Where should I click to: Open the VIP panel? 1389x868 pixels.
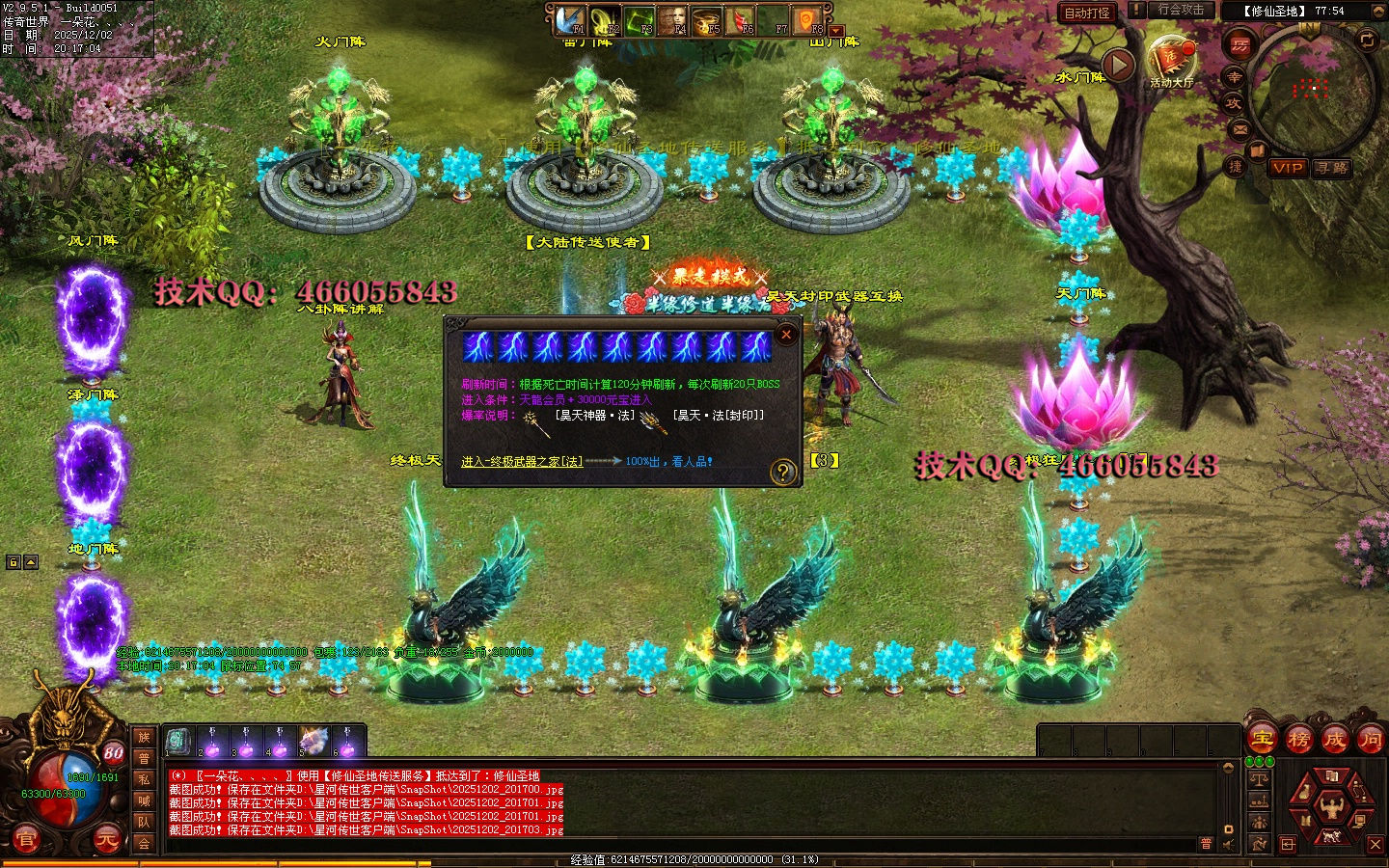point(1288,168)
